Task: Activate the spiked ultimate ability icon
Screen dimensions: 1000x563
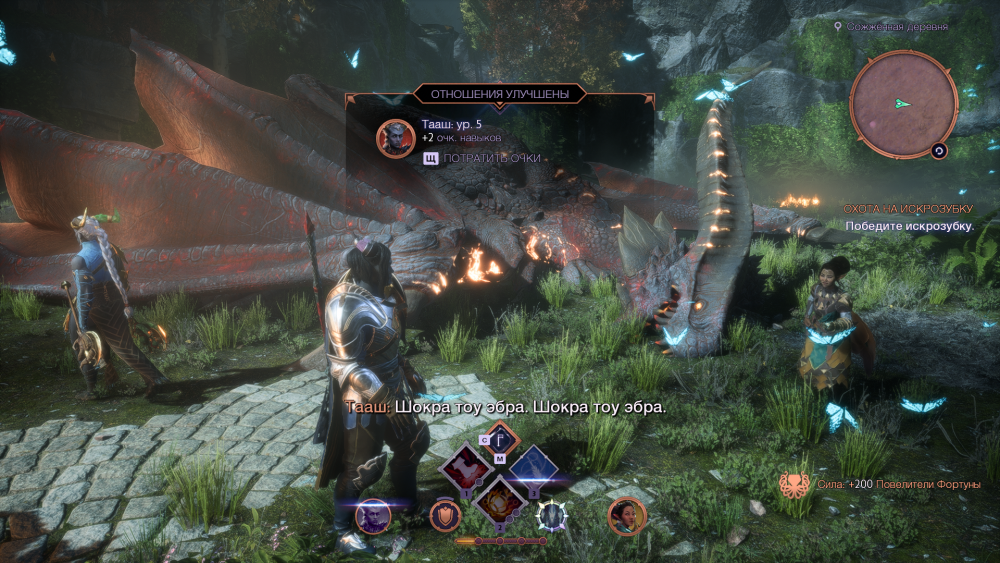Action: point(552,515)
